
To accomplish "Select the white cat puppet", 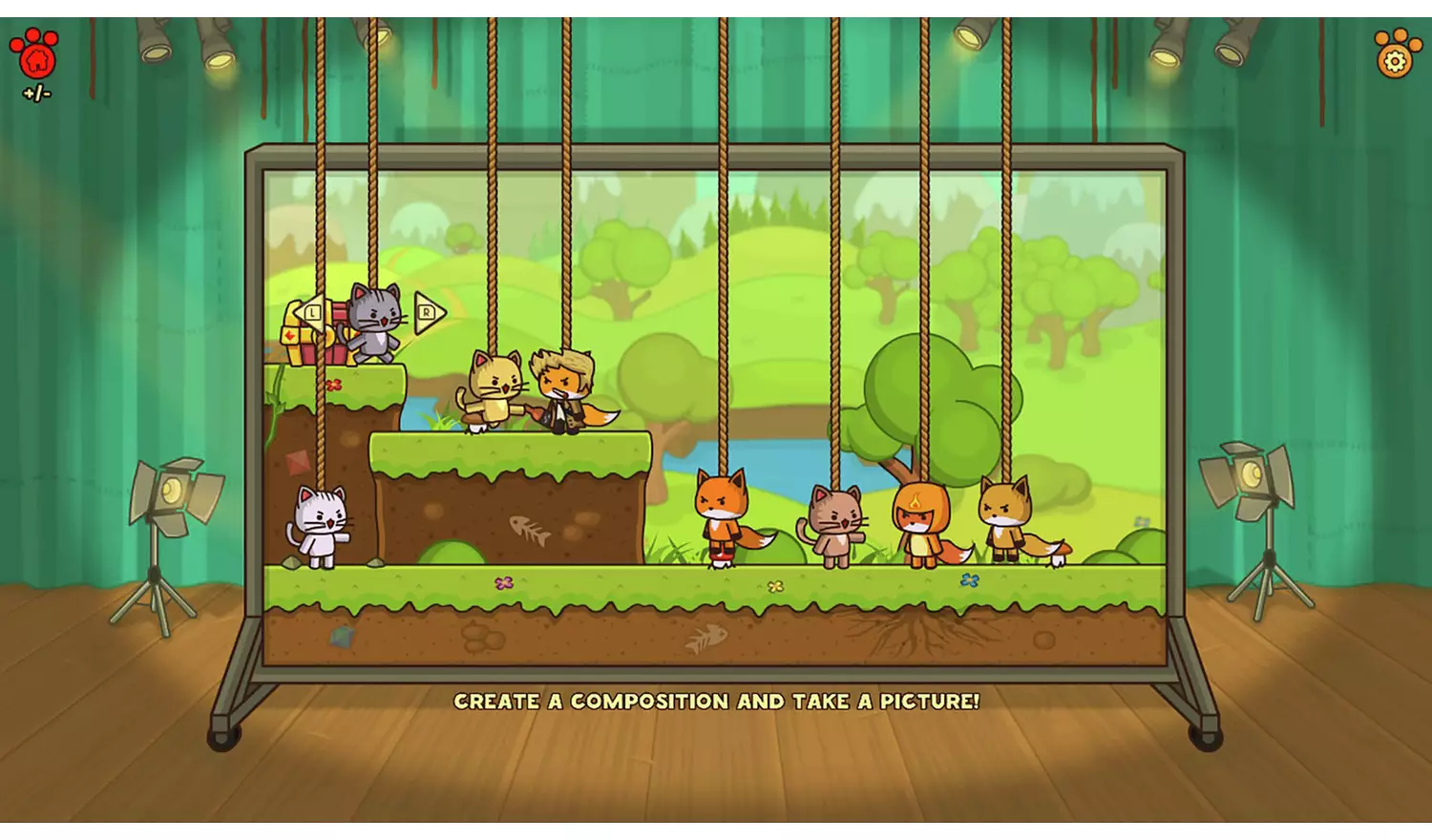I will [x=320, y=526].
